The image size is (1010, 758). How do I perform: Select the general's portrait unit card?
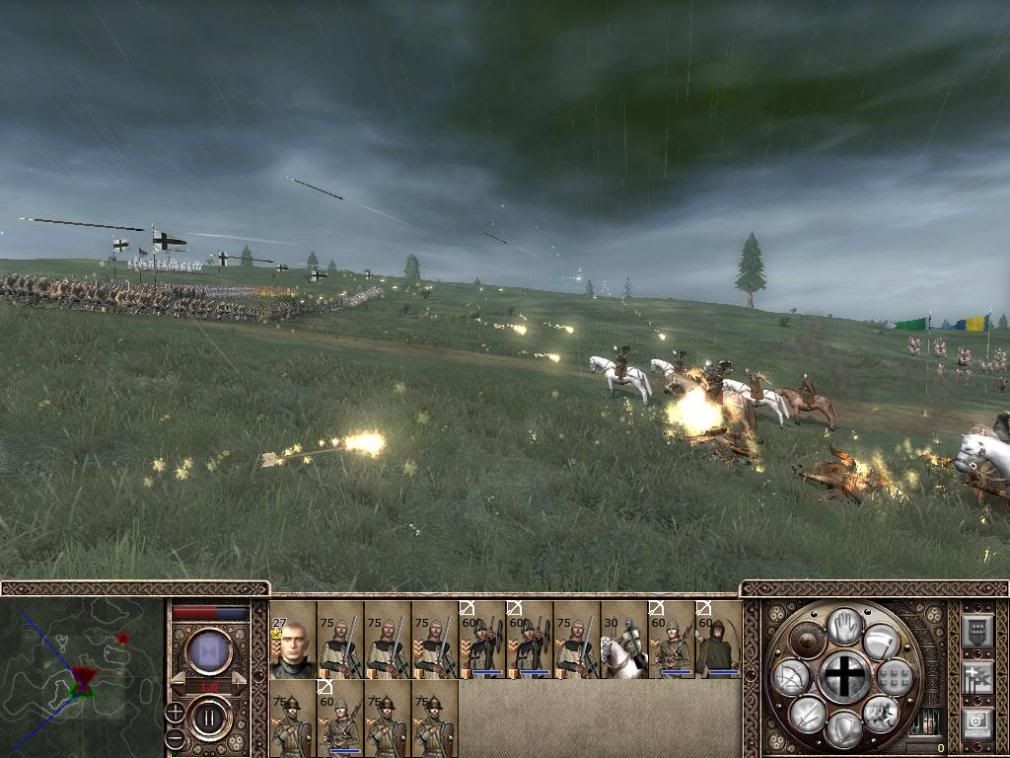pyautogui.click(x=293, y=641)
